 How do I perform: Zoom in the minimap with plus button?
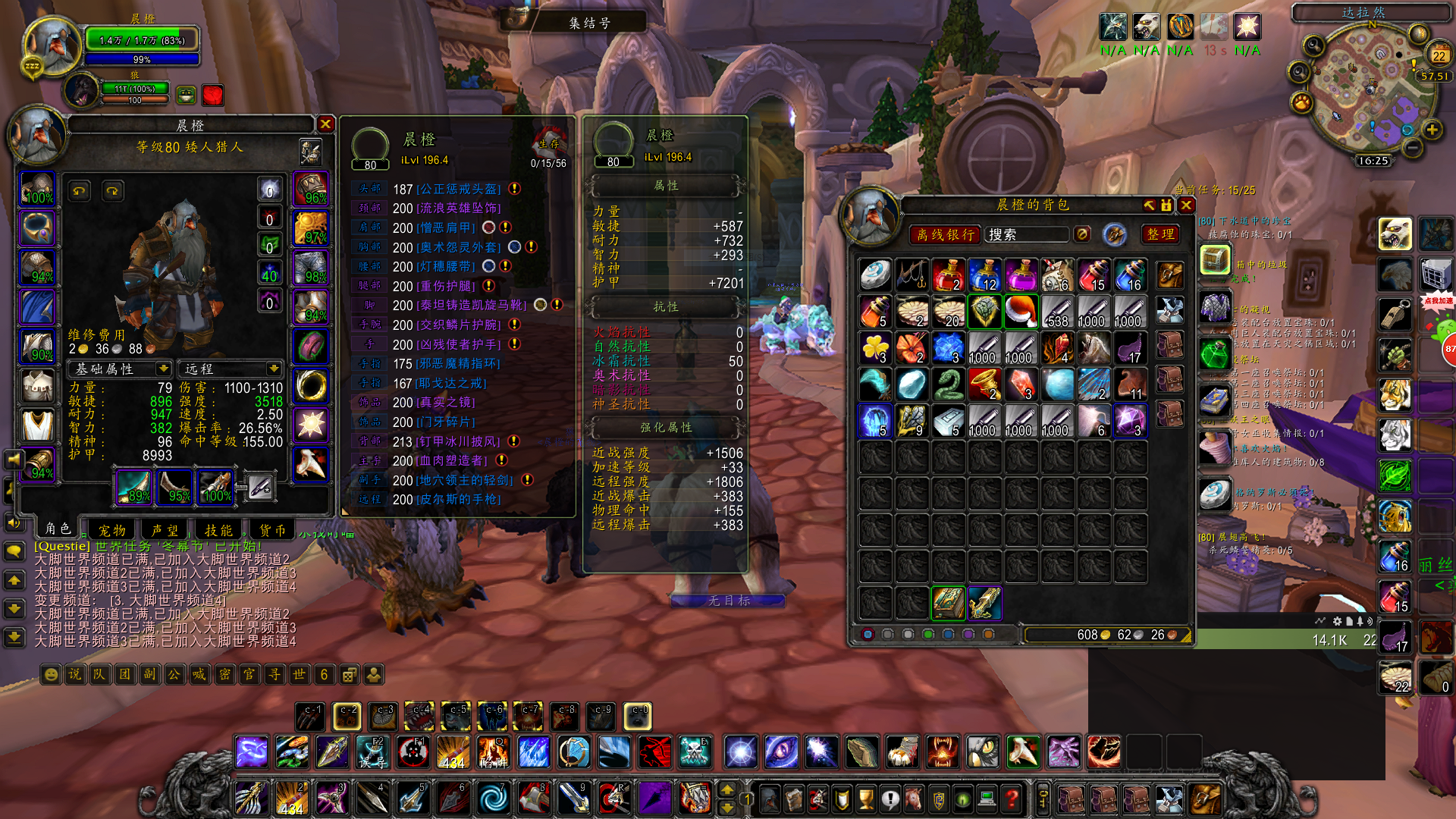[x=1432, y=130]
